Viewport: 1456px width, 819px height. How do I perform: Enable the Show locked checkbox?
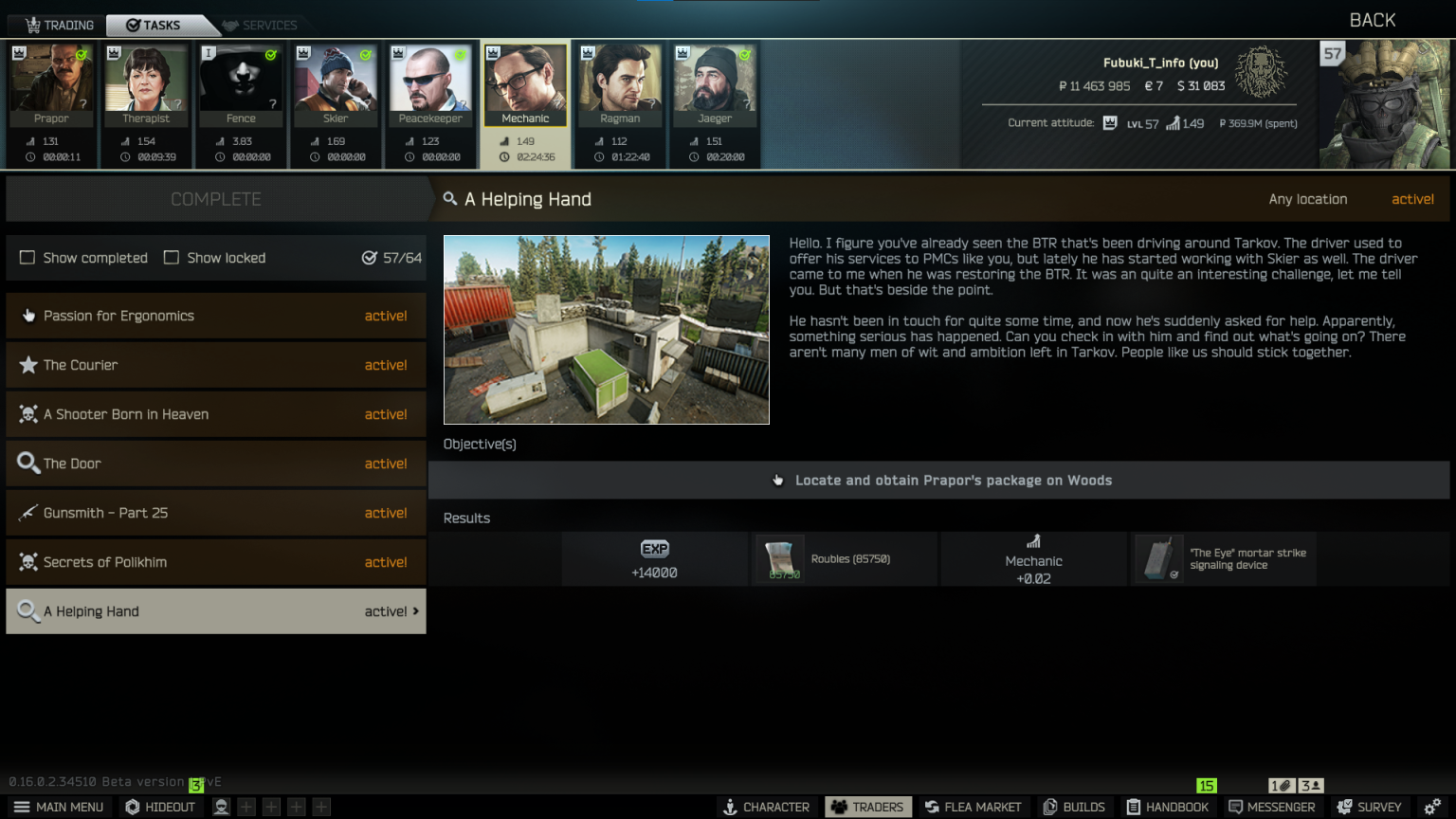(172, 258)
